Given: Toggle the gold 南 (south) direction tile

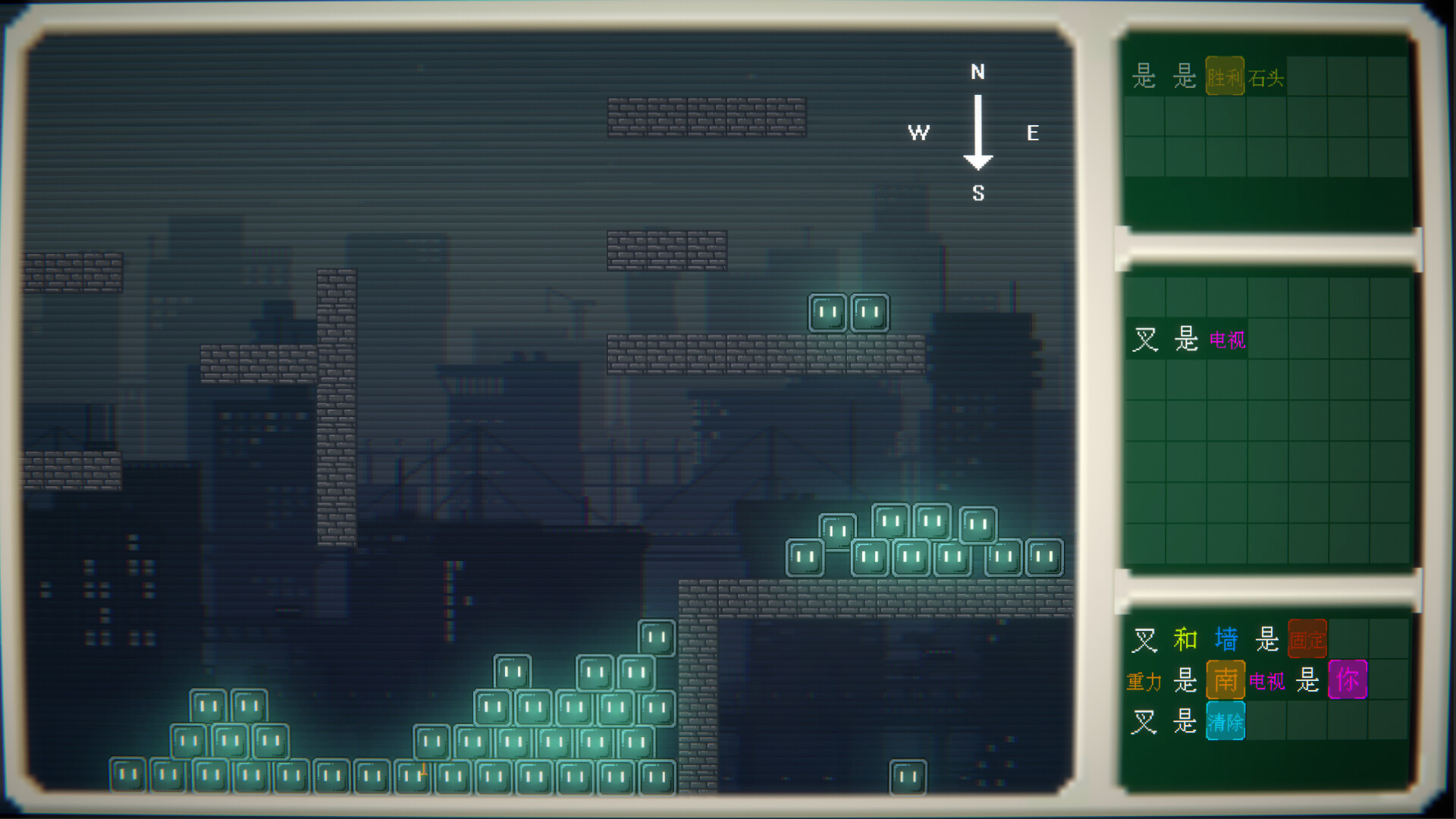Looking at the screenshot, I should (1226, 681).
